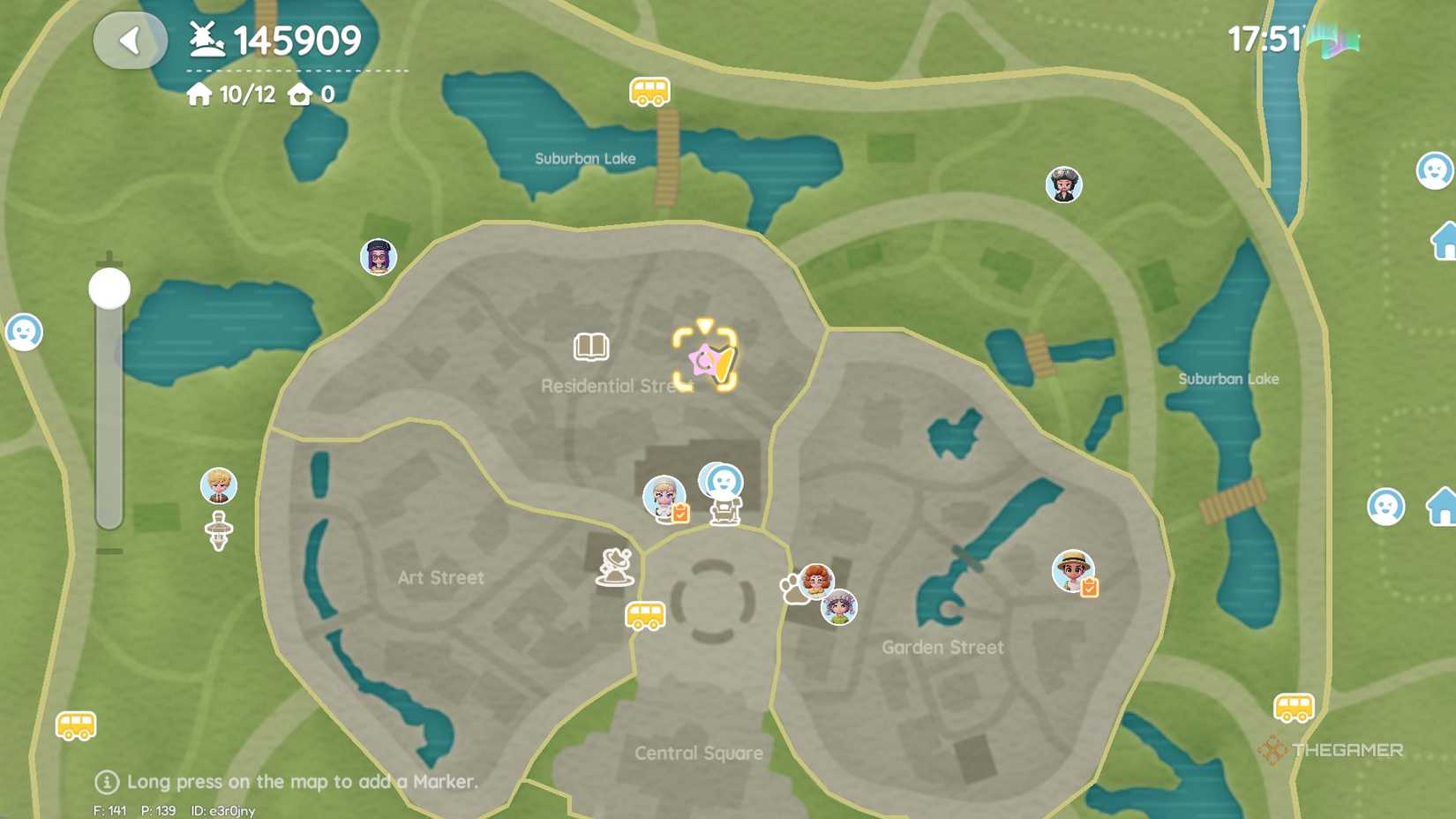Screen dimensions: 1456x819
Task: Tap the blonde avatar west of Art Street
Action: (217, 485)
